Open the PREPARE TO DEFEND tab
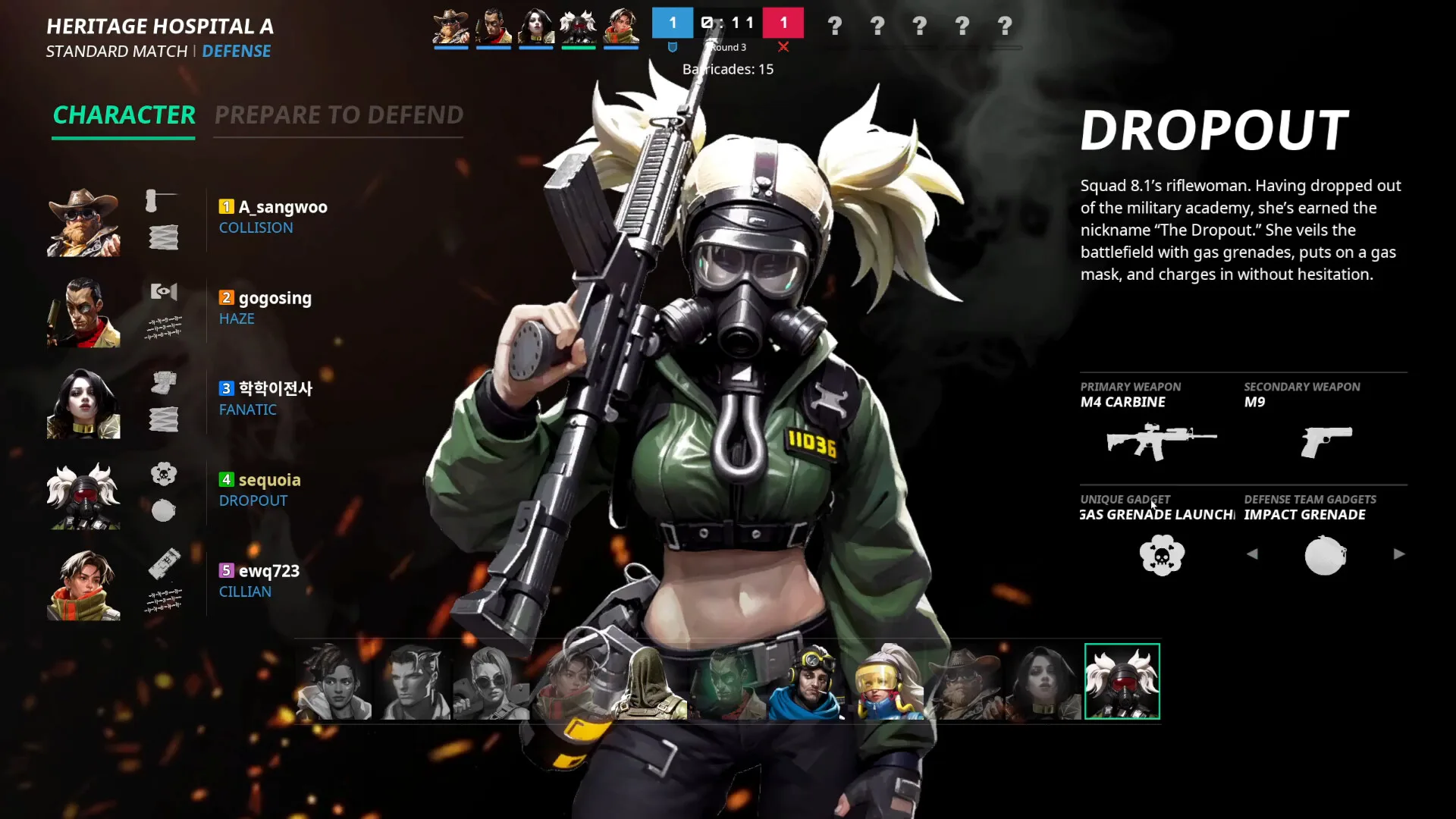 coord(338,115)
